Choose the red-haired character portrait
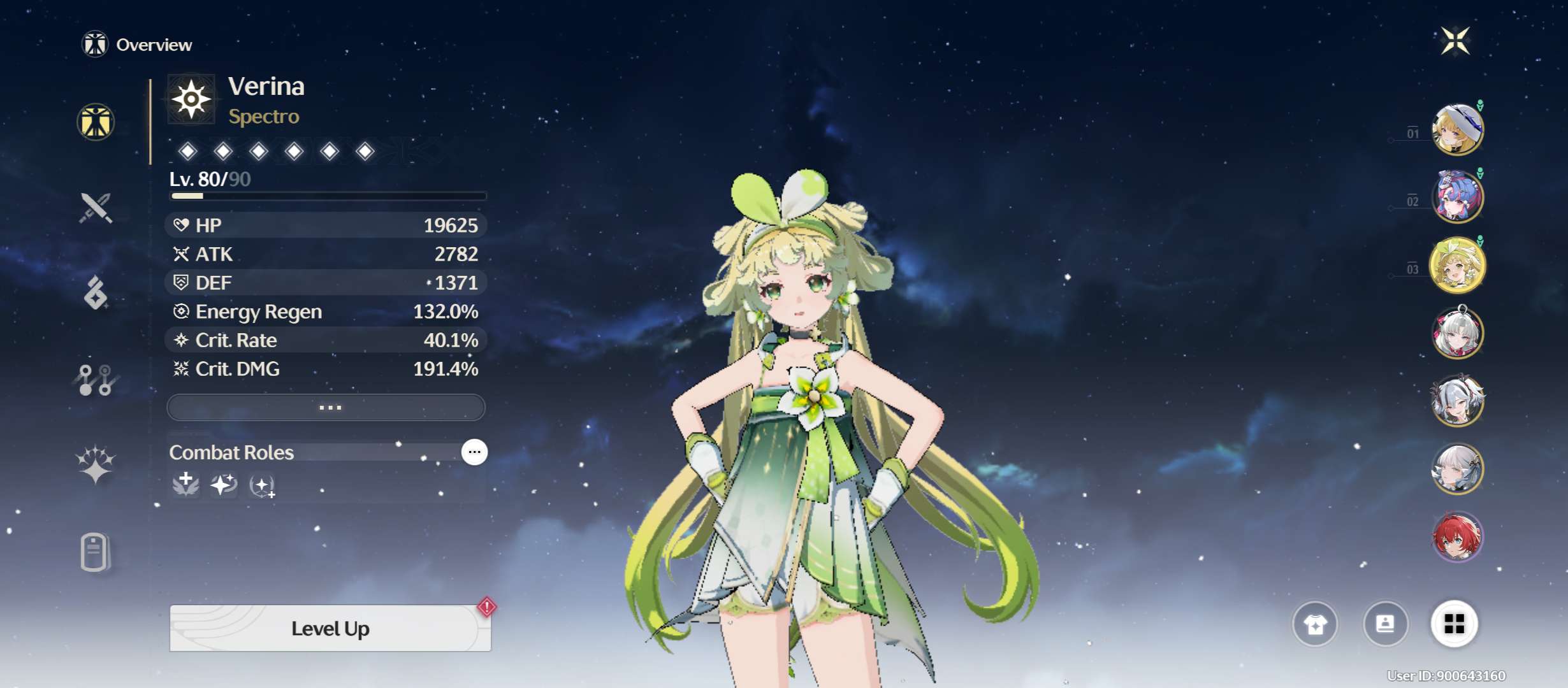 [x=1458, y=537]
